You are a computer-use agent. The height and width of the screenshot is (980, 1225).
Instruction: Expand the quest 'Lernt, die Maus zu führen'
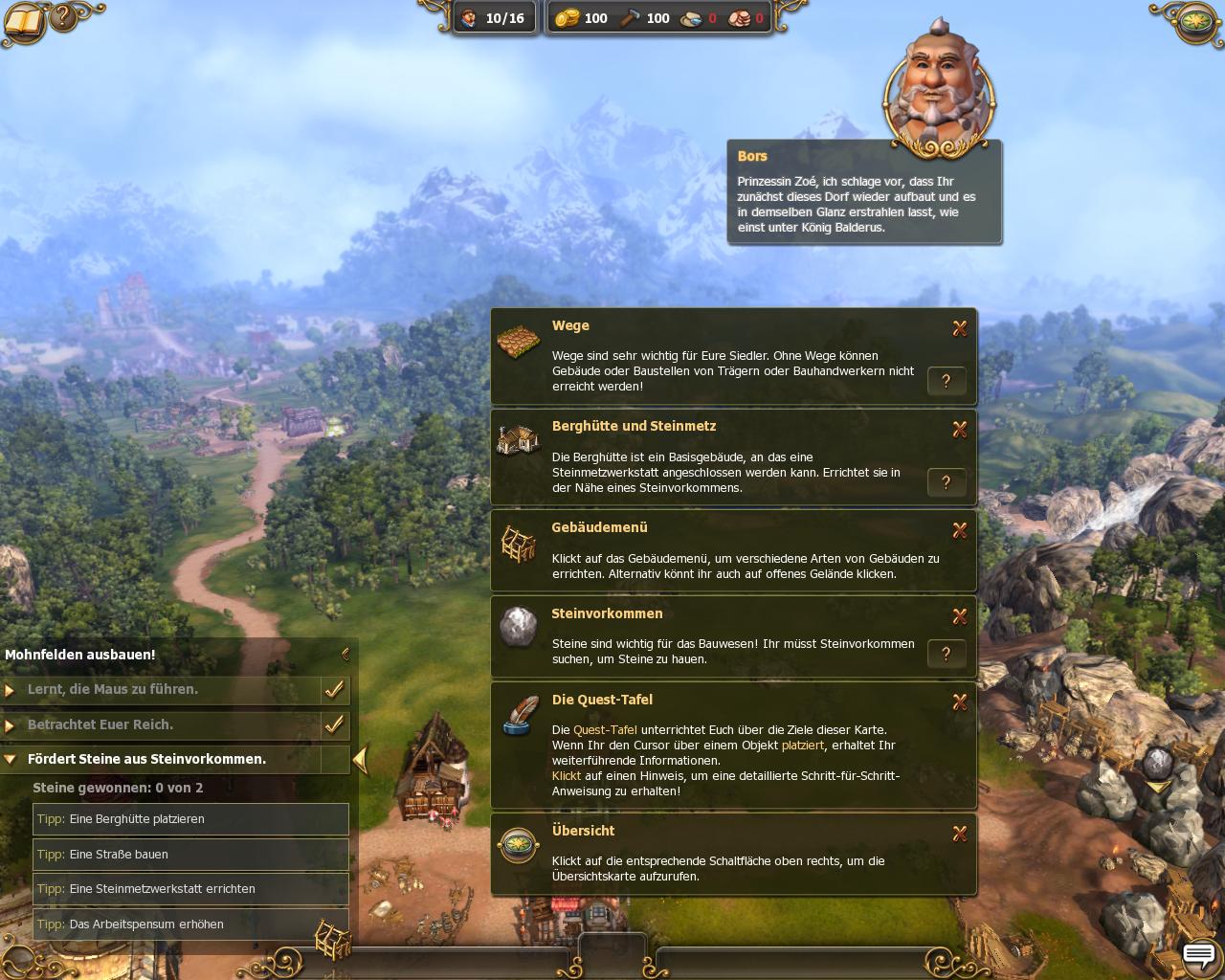[x=10, y=690]
